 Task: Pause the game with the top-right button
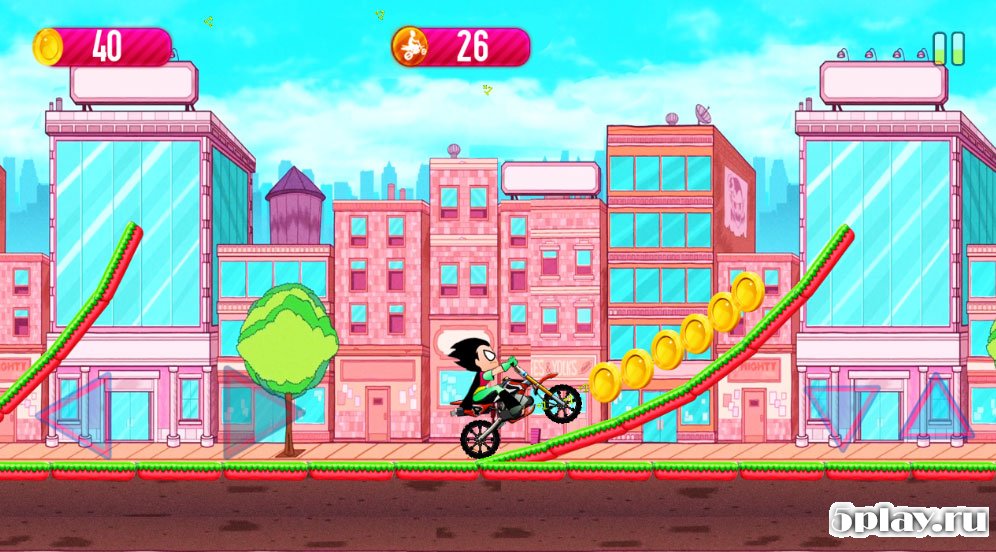coord(949,48)
